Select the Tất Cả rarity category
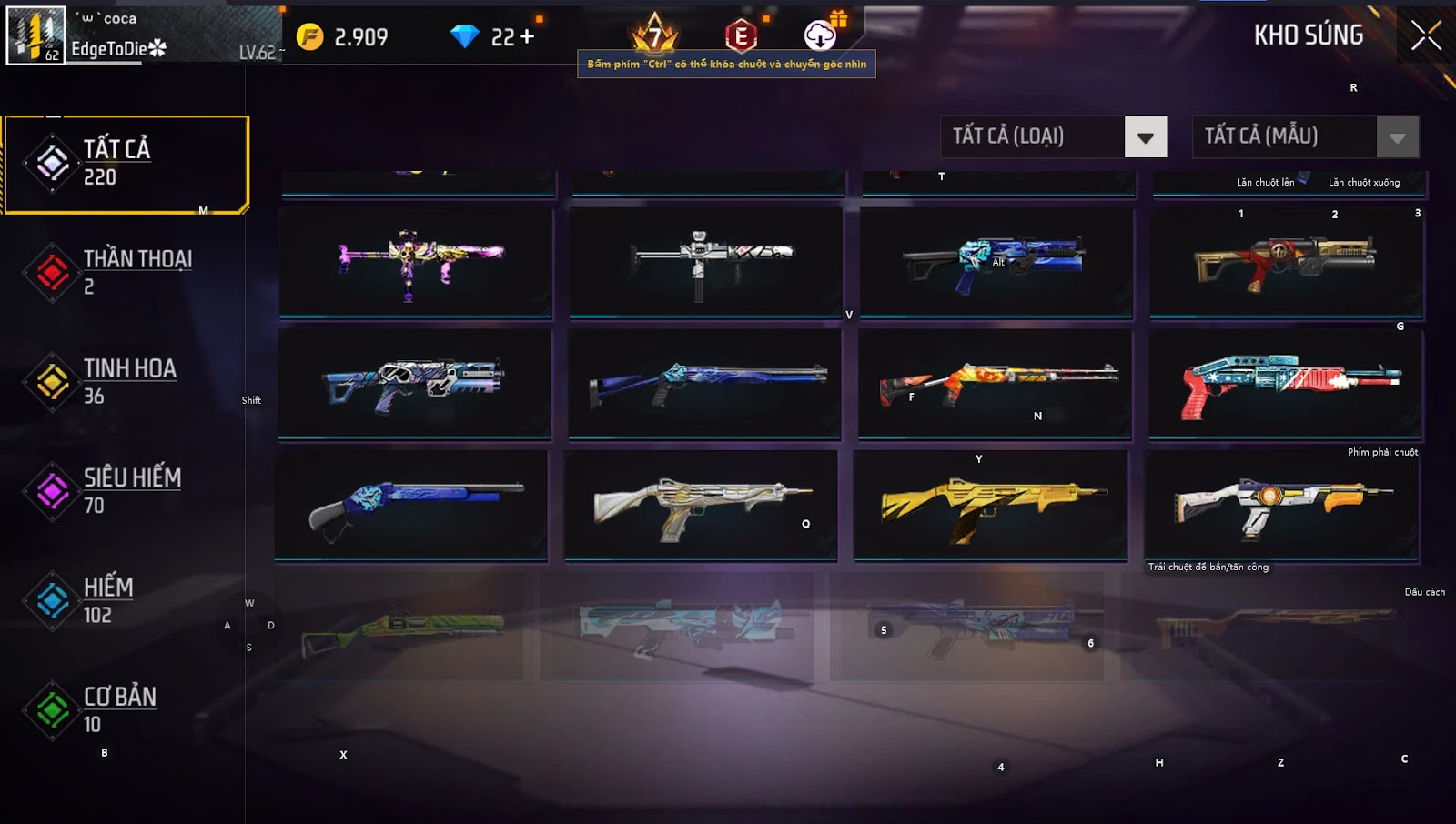Image resolution: width=1456 pixels, height=824 pixels. [126, 164]
